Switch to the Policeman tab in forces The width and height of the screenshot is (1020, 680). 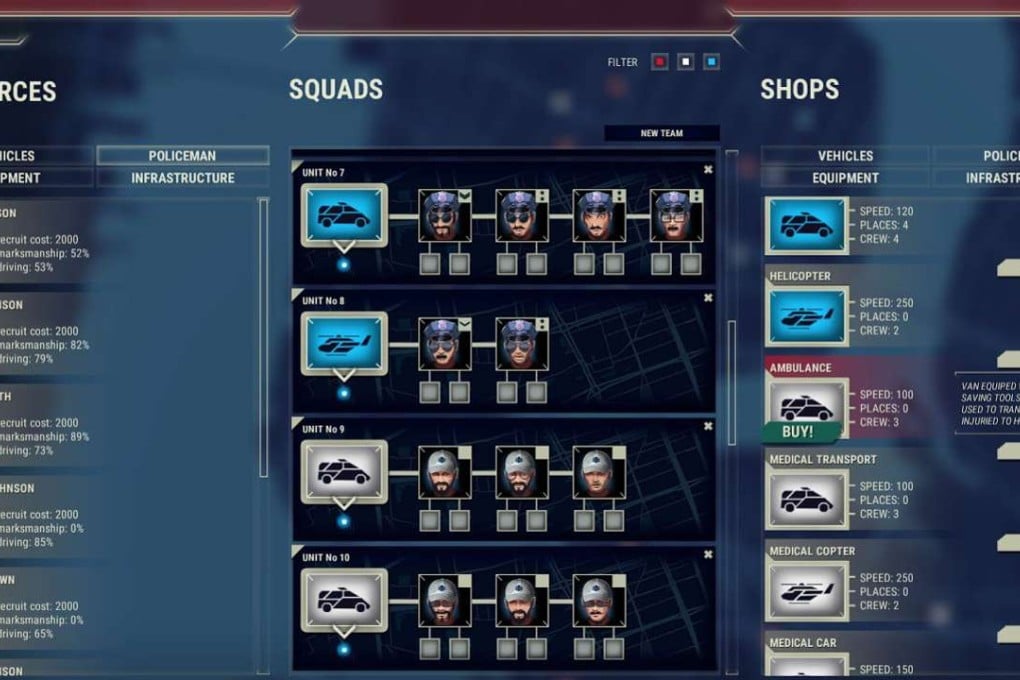tap(182, 156)
